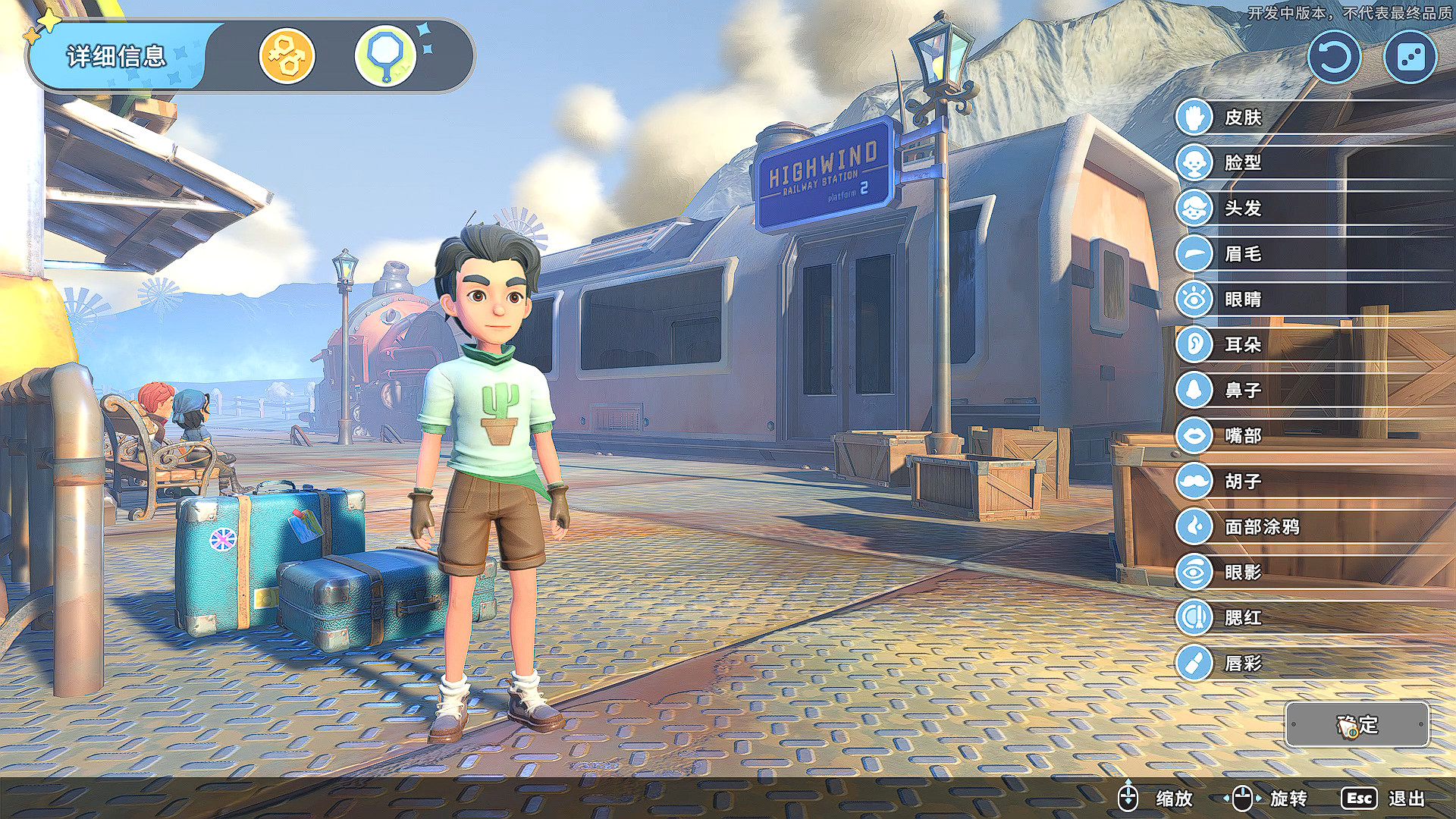Open the 皮肤 skin options

point(1242,118)
